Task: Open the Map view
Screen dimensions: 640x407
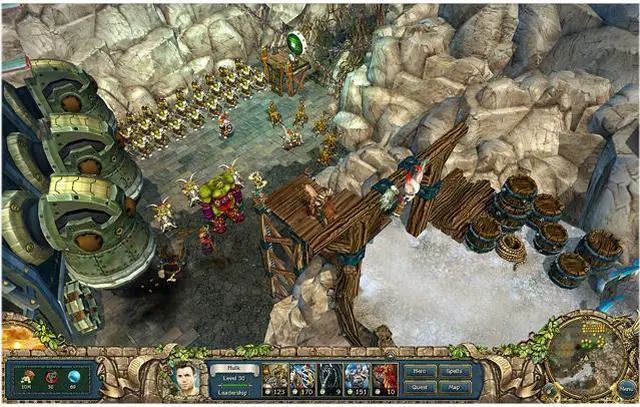Action: tap(453, 387)
